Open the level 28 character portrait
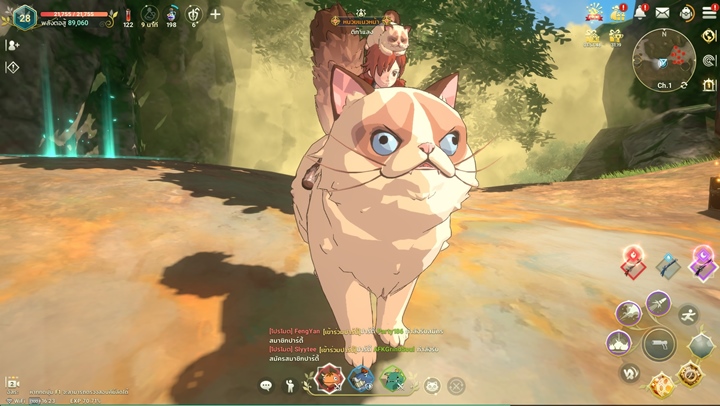This screenshot has height=406, width=720. 24,17
